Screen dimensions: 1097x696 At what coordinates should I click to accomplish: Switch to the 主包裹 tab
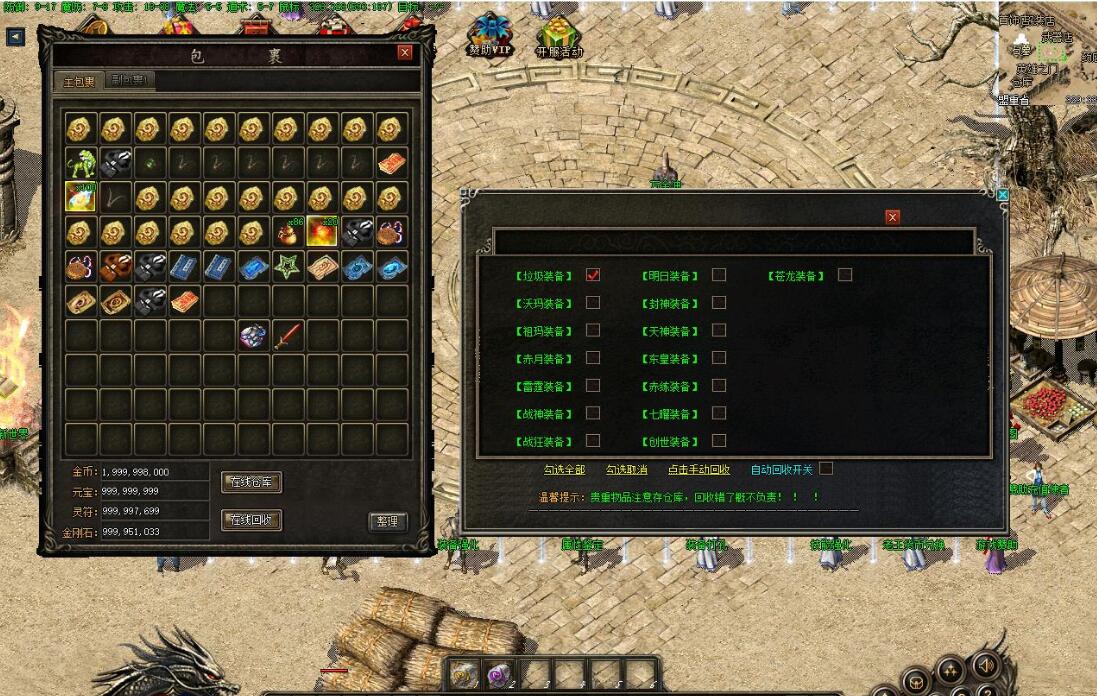point(79,82)
